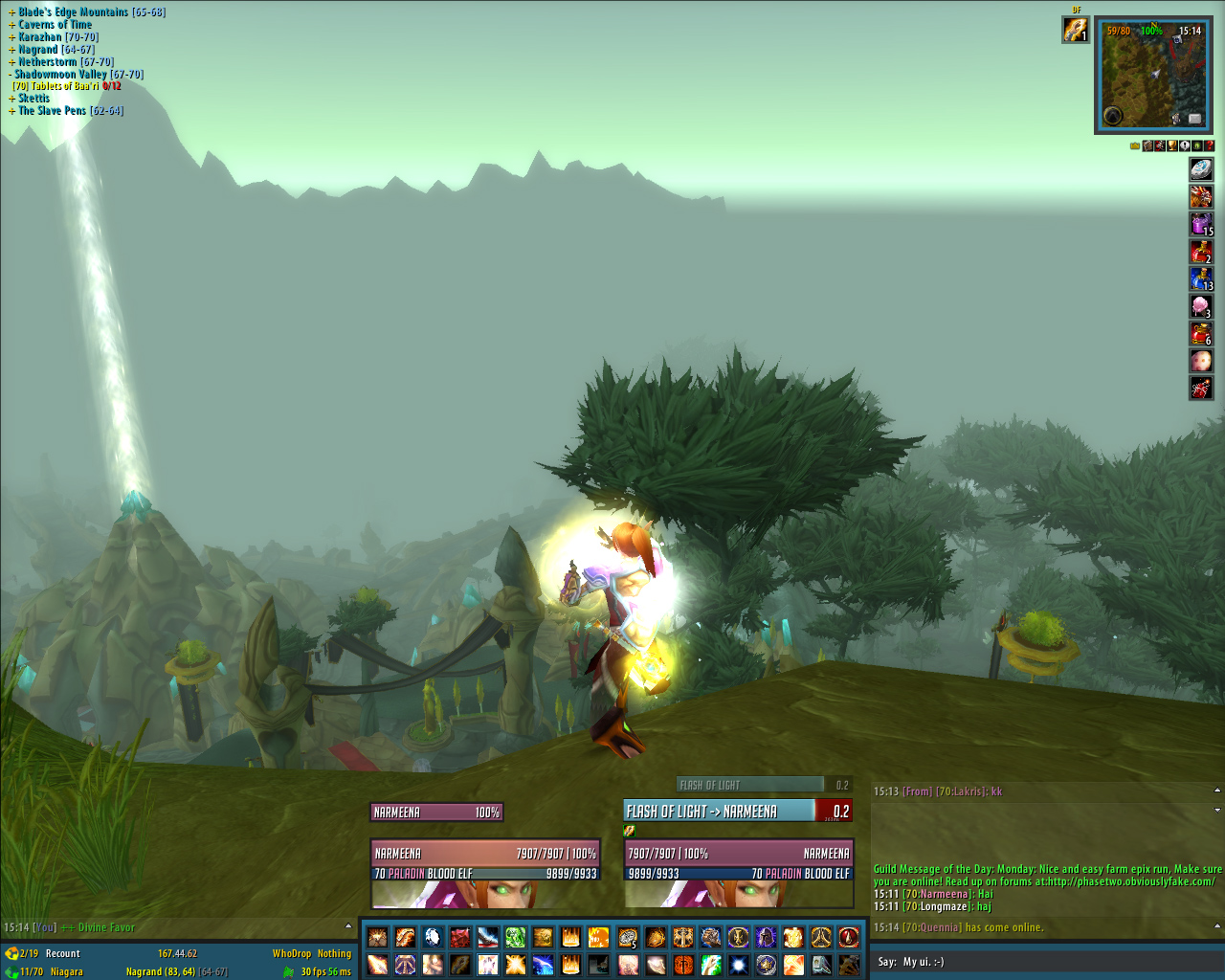Viewport: 1225px width, 980px height.
Task: Use the blue mana potion
Action: point(1201,278)
